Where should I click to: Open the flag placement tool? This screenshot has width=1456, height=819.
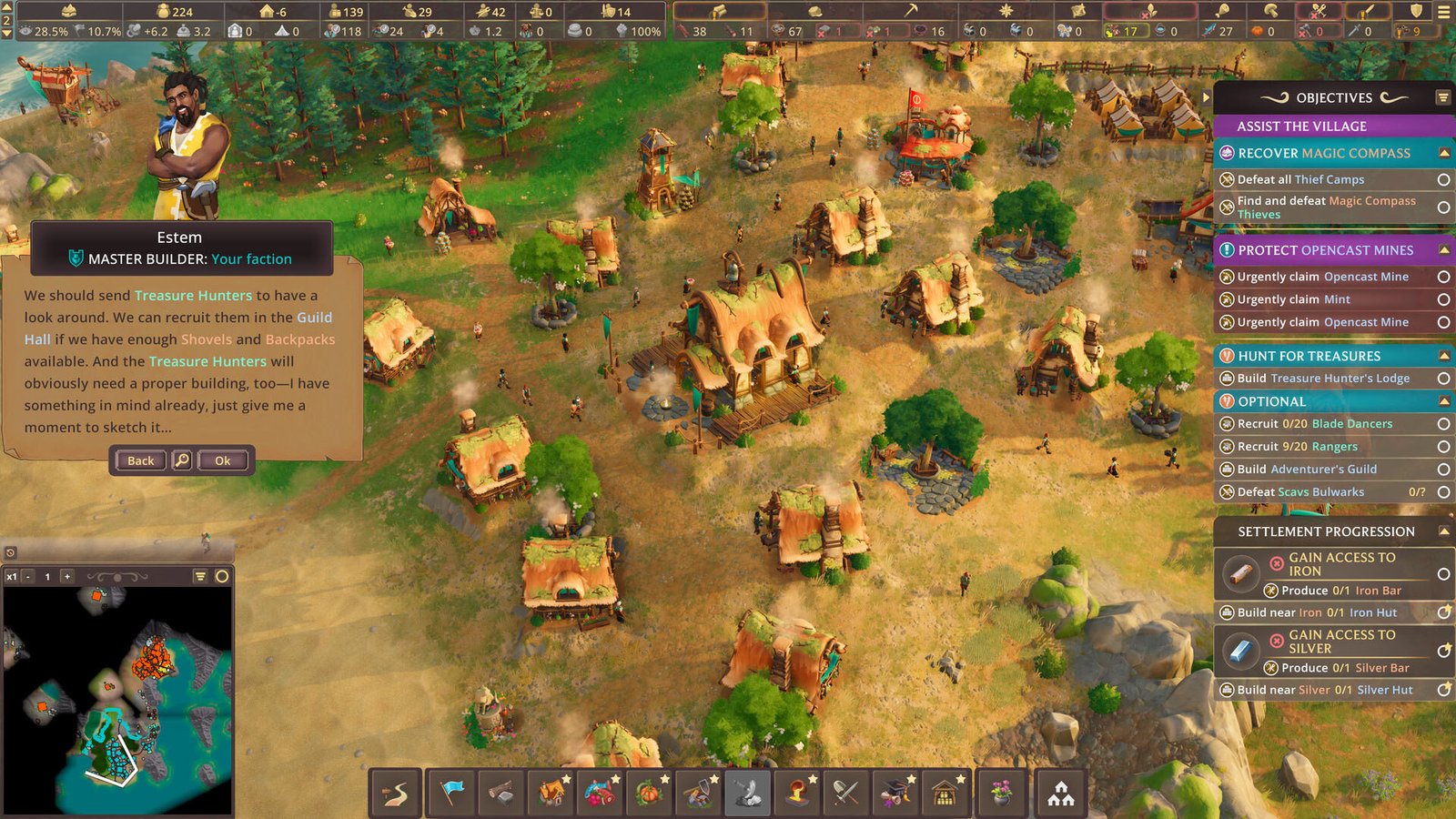(451, 793)
